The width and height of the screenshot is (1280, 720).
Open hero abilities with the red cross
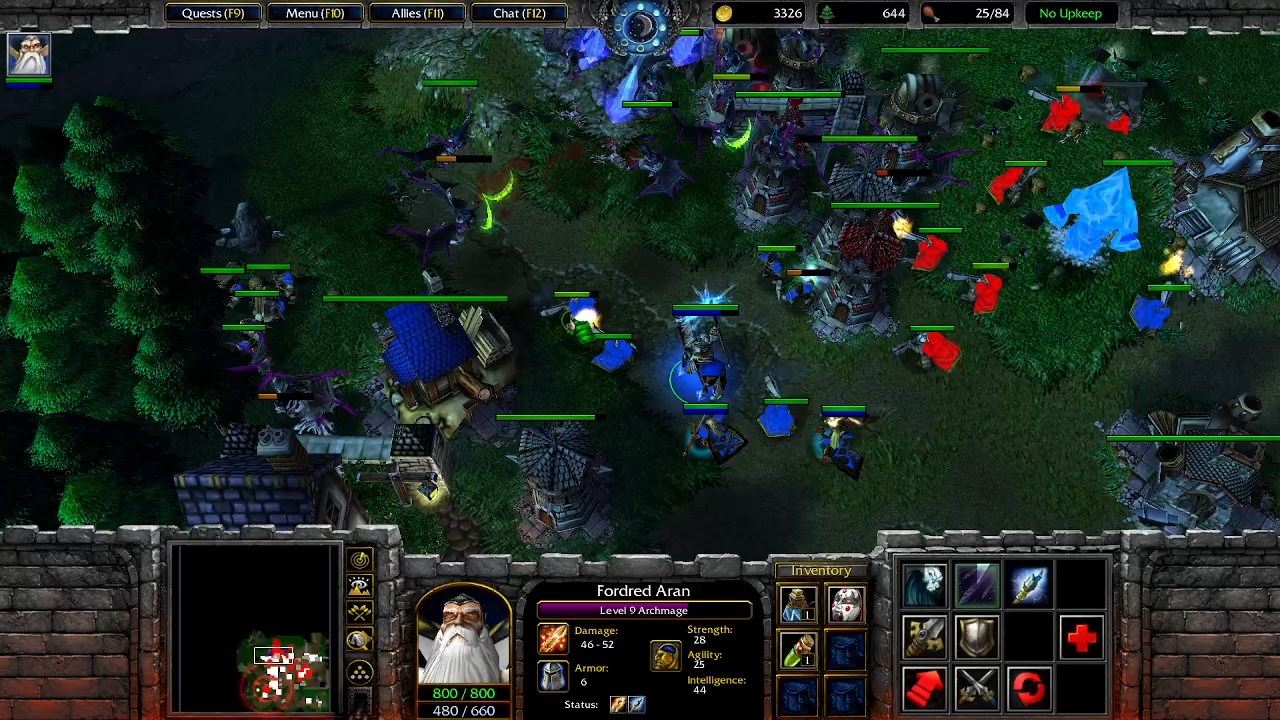click(1081, 637)
